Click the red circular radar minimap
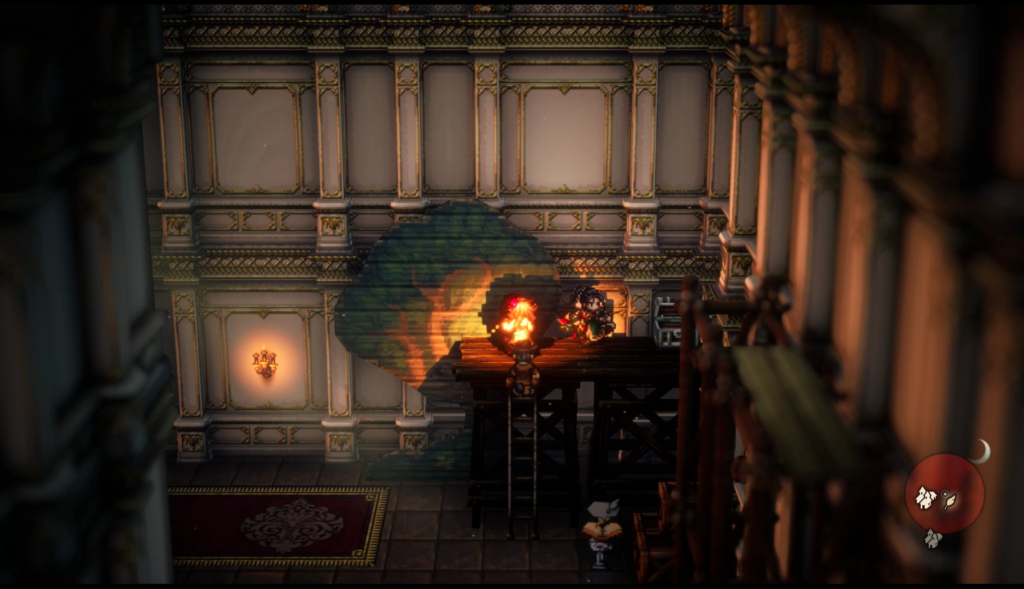Image resolution: width=1024 pixels, height=589 pixels. click(944, 493)
